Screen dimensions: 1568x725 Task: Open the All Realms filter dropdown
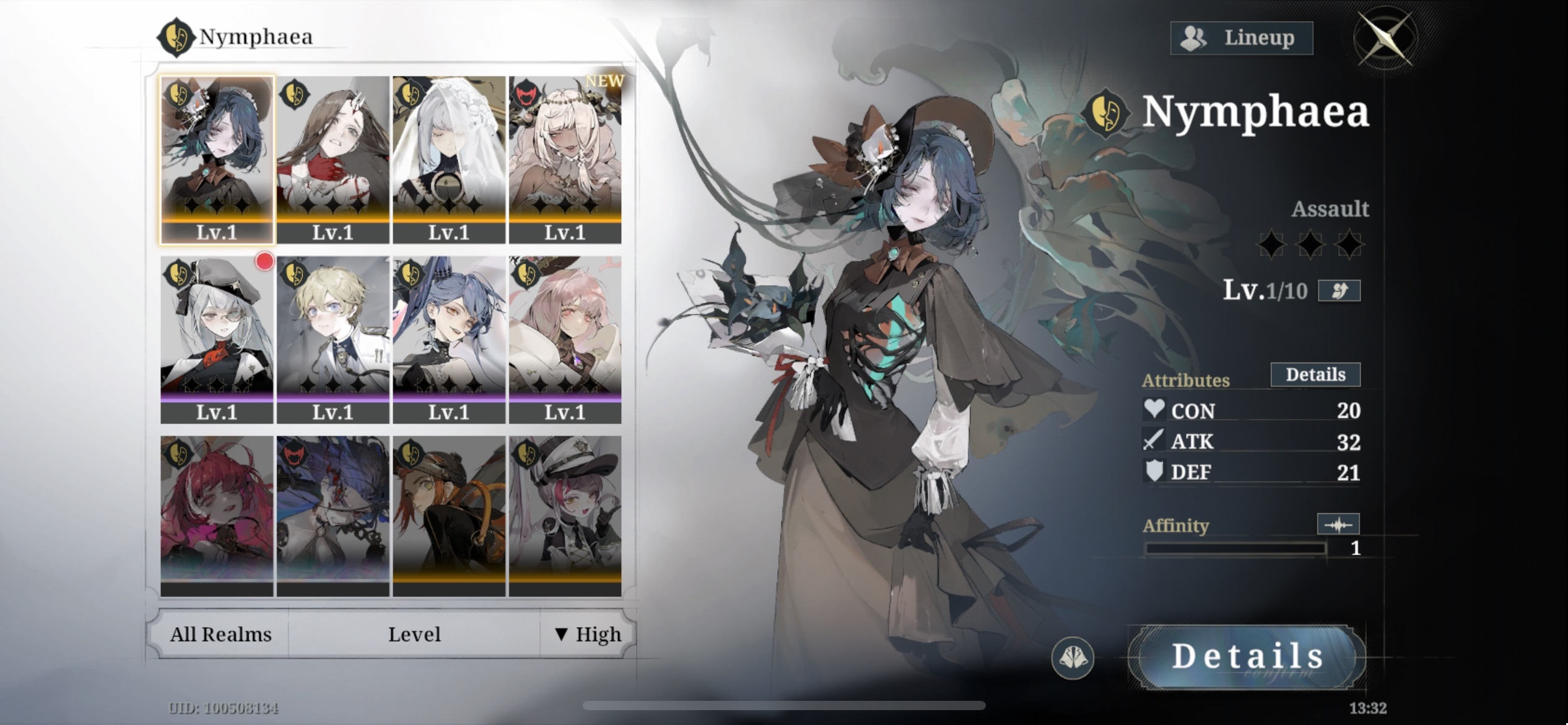(220, 634)
